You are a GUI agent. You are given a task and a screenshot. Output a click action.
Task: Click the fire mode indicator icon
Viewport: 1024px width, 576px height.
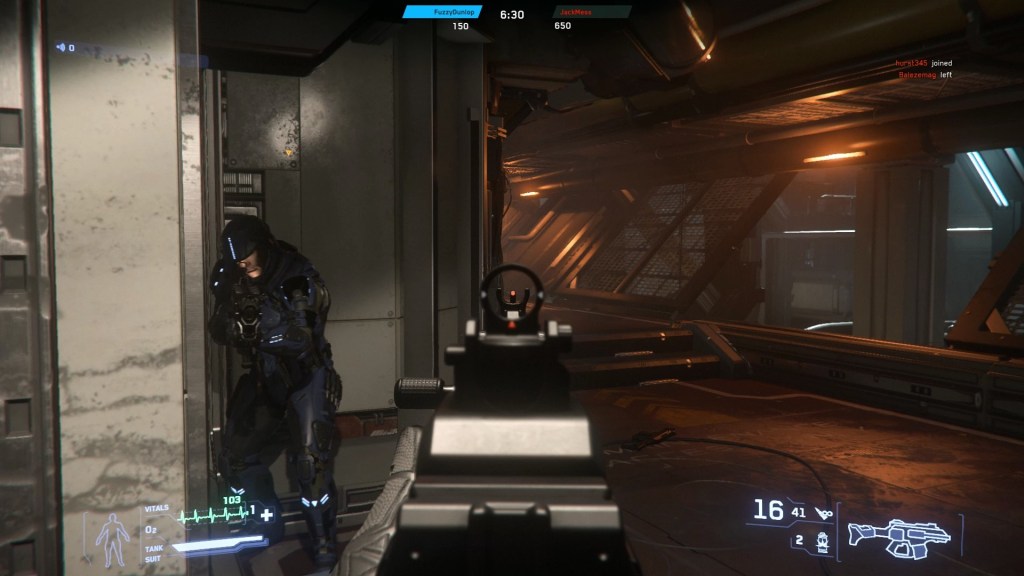click(824, 512)
